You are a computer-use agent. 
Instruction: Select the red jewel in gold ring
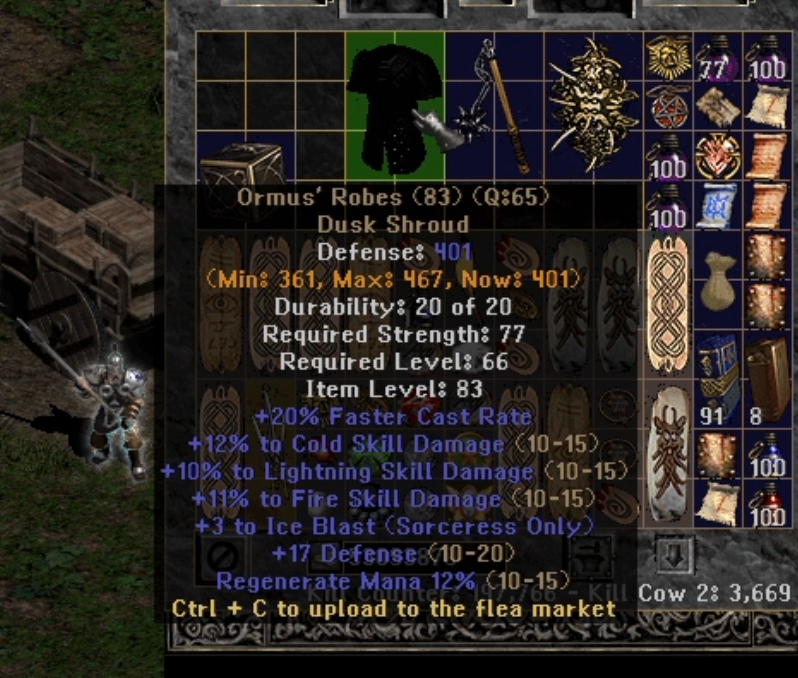[716, 155]
